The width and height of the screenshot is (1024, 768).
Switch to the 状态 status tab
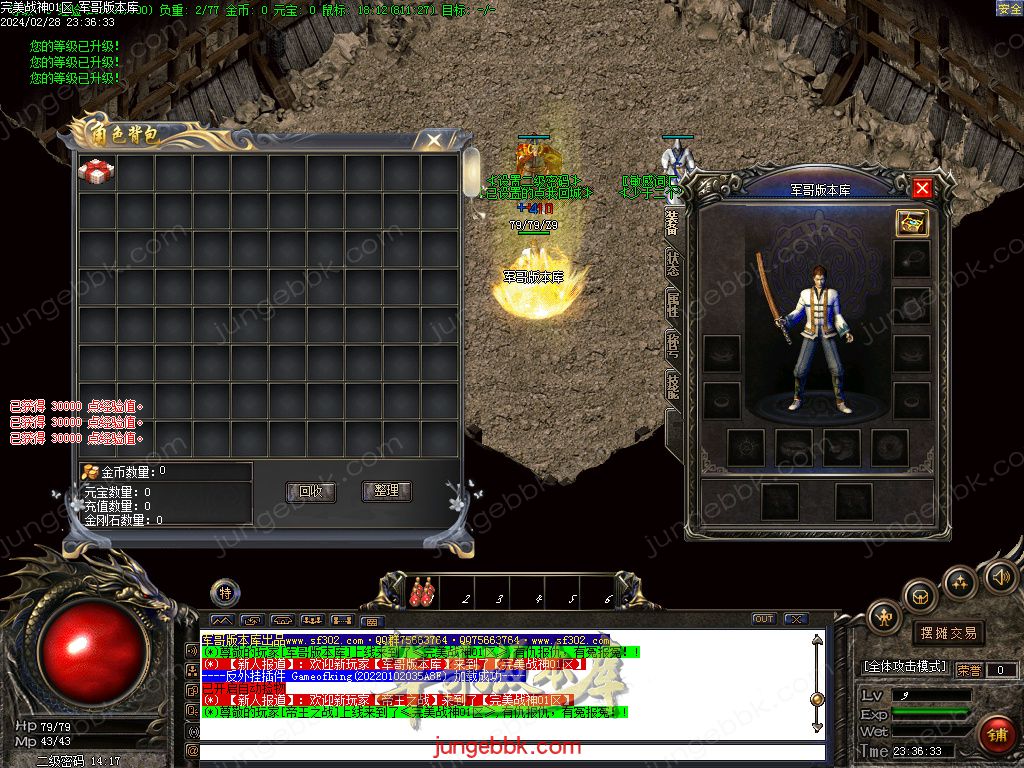673,264
